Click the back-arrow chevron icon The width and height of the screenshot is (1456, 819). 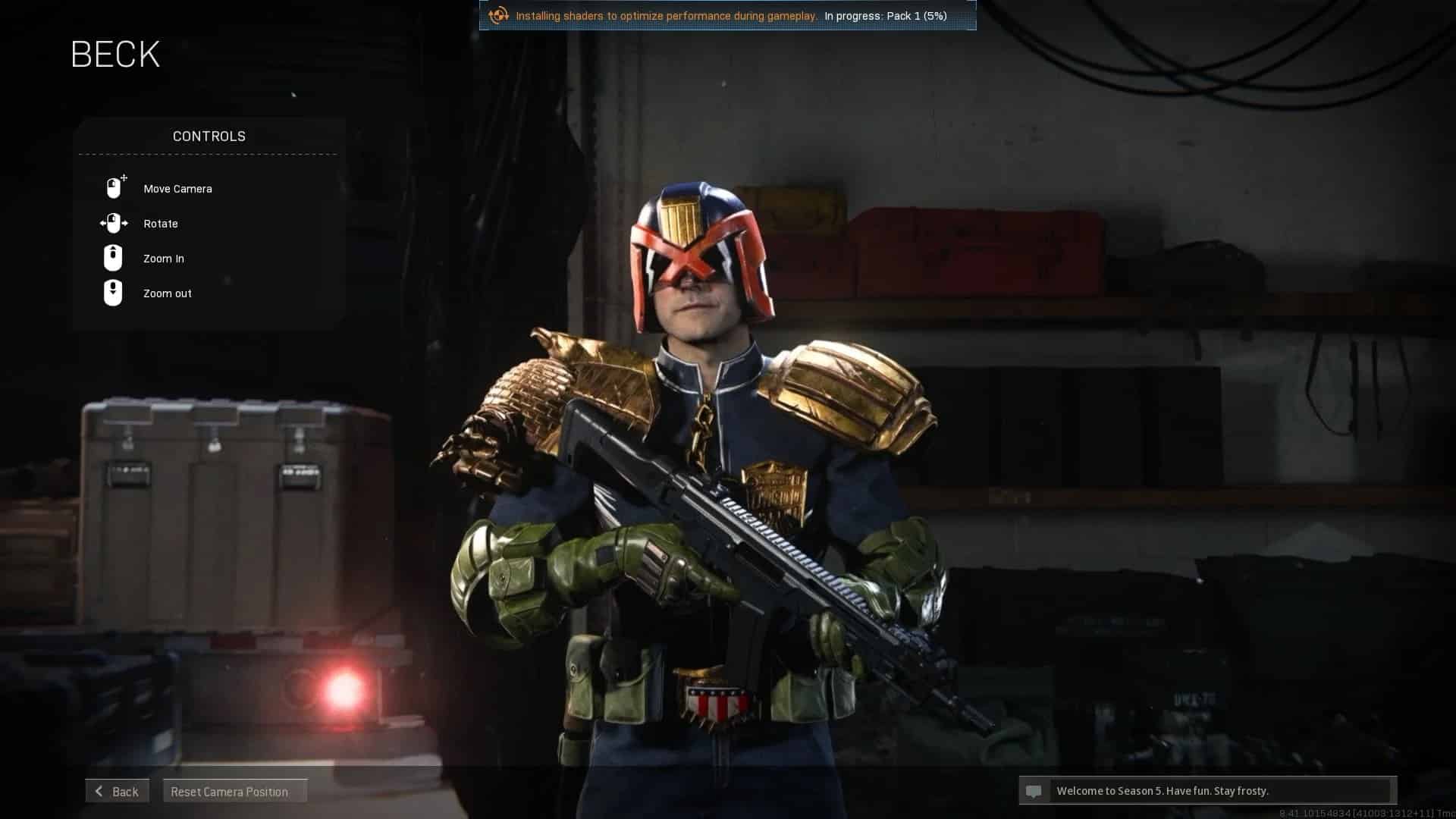(x=98, y=791)
